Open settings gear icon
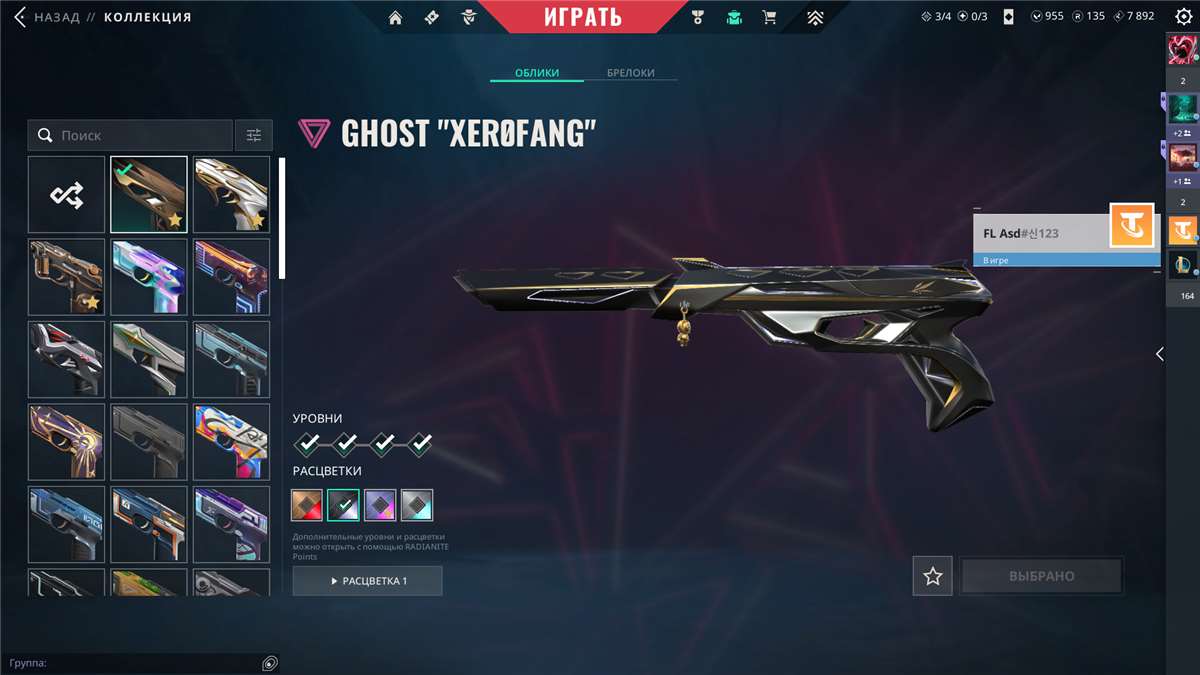Image resolution: width=1200 pixels, height=675 pixels. coord(1183,16)
